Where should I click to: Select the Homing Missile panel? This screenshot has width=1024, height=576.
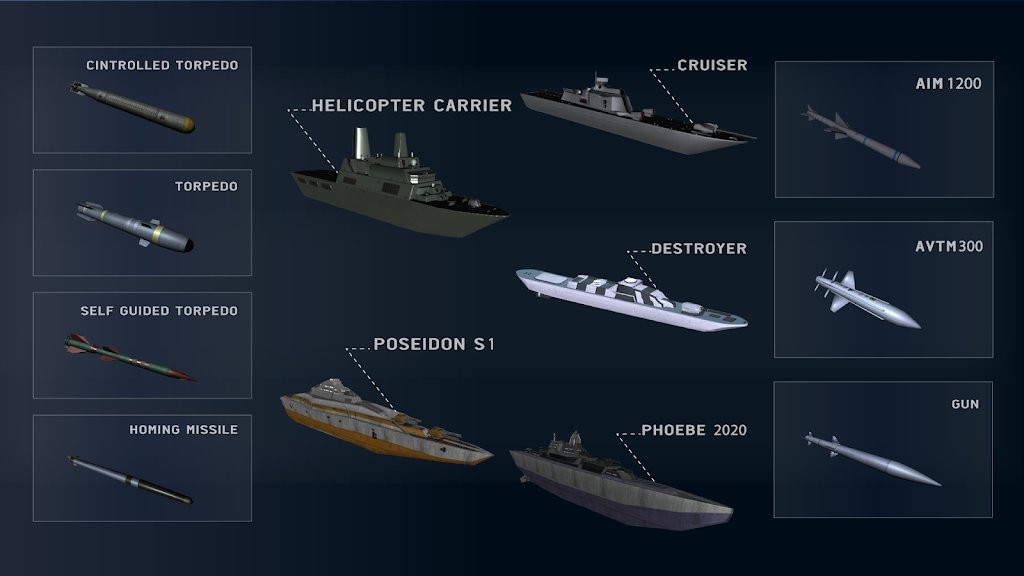pos(142,468)
